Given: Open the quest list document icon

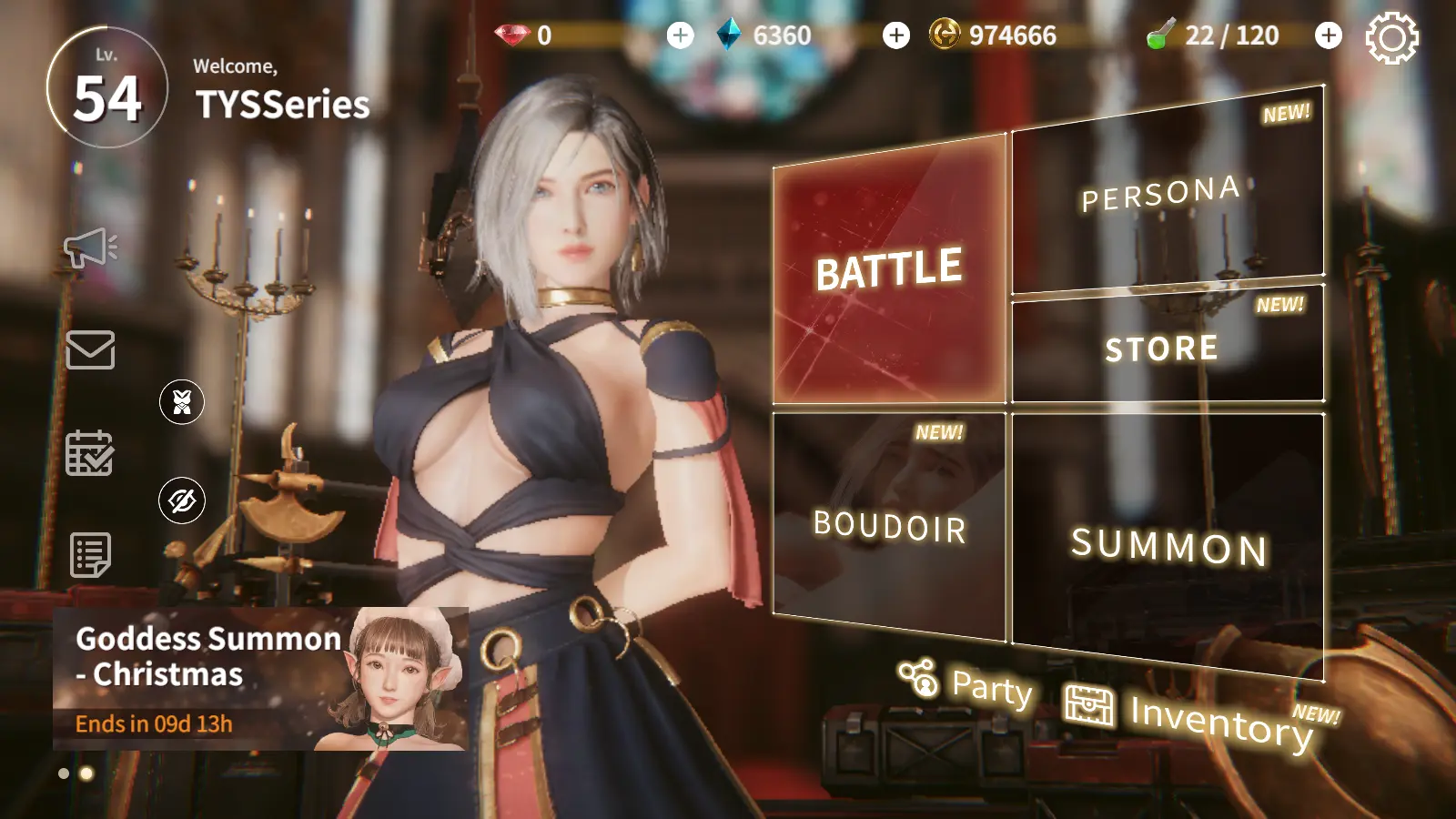Looking at the screenshot, I should click(x=90, y=554).
